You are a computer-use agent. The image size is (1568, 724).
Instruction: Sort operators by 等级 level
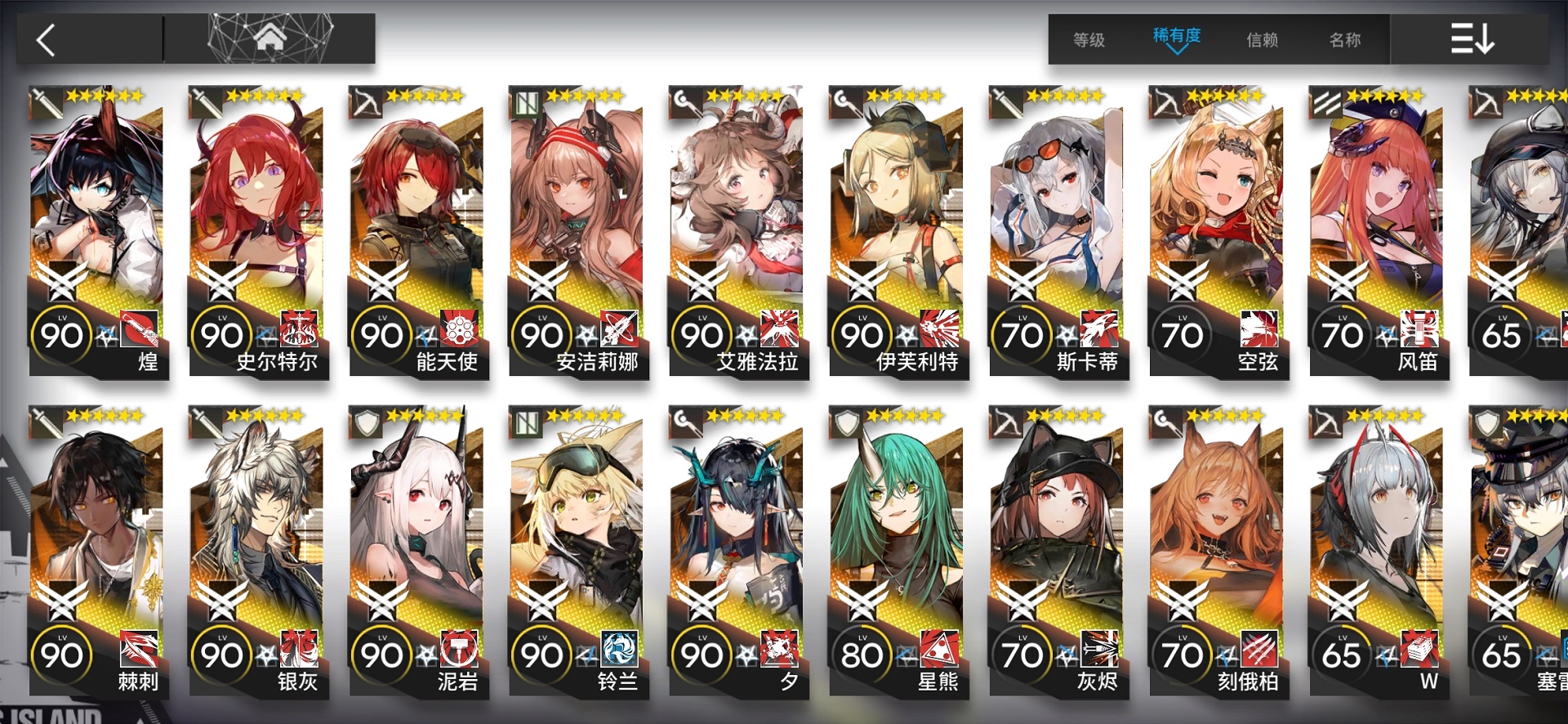[1089, 39]
